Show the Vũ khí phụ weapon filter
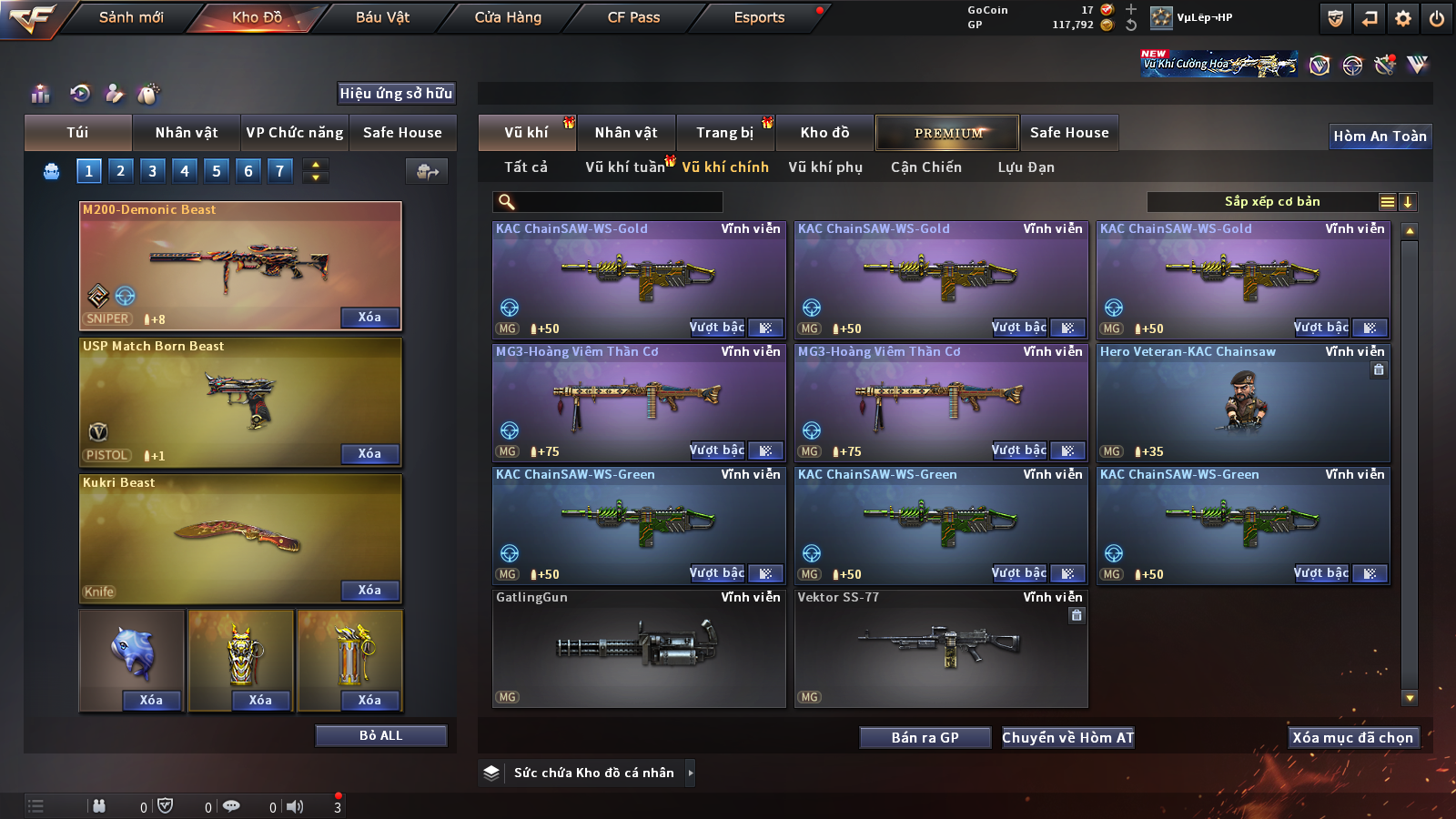This screenshot has width=1456, height=819. (x=825, y=167)
